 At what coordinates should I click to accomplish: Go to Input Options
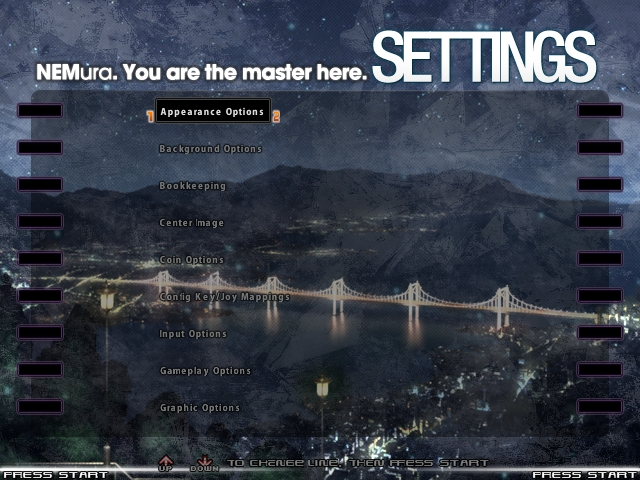coord(193,334)
